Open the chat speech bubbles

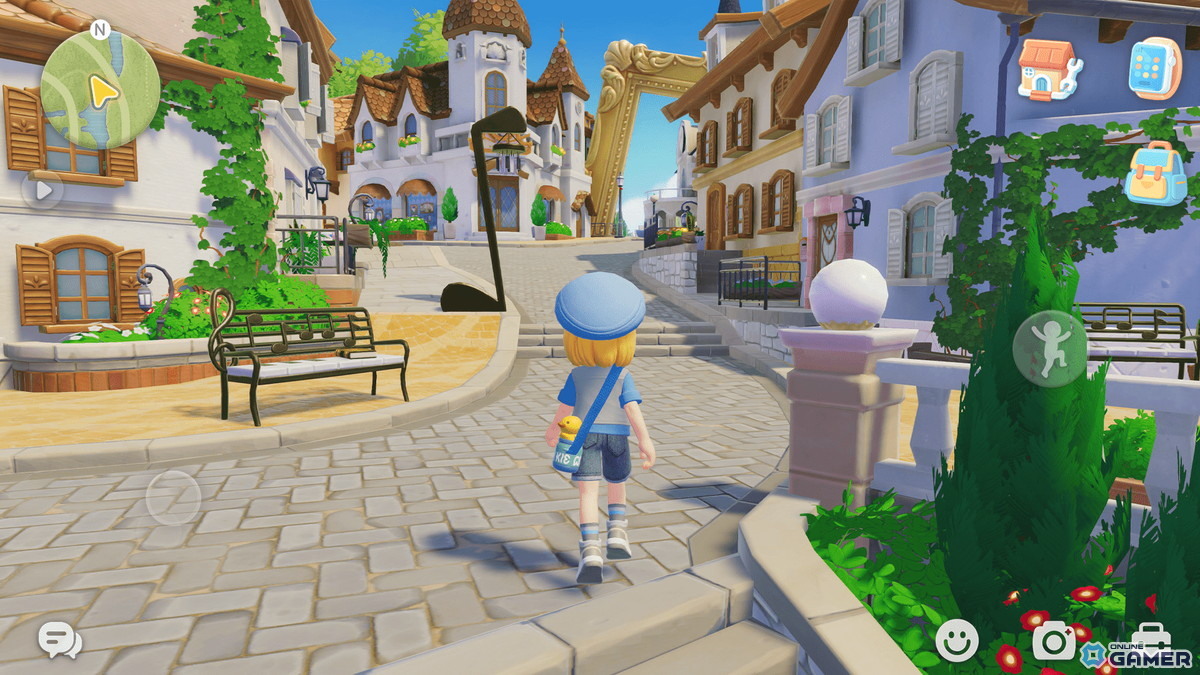(x=60, y=639)
